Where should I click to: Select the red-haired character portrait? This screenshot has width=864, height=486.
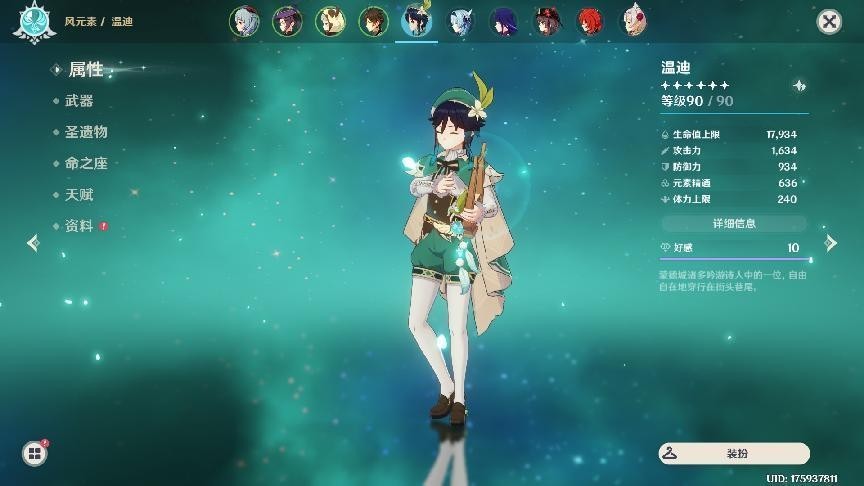(x=590, y=21)
